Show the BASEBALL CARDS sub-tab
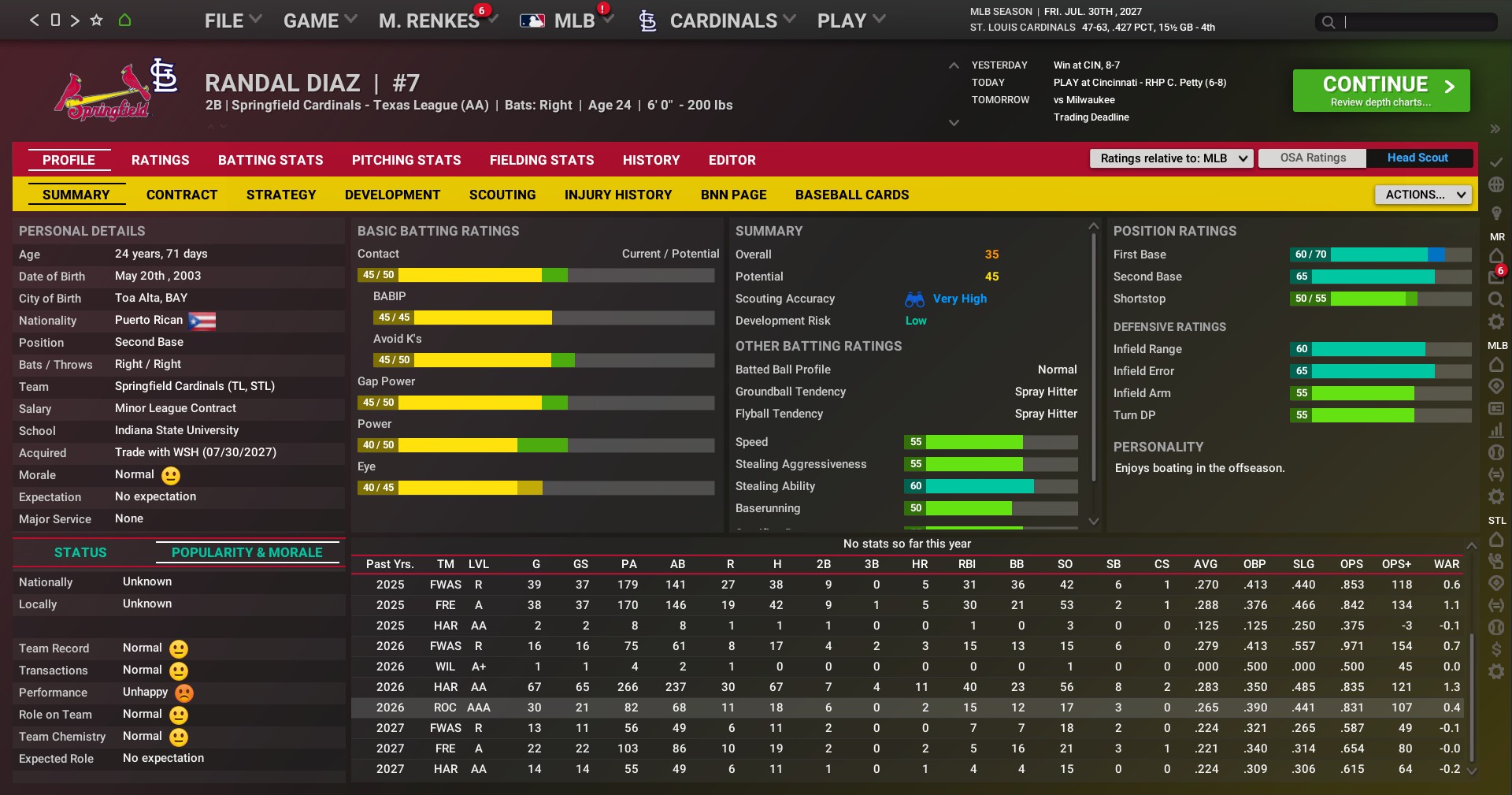 click(851, 195)
